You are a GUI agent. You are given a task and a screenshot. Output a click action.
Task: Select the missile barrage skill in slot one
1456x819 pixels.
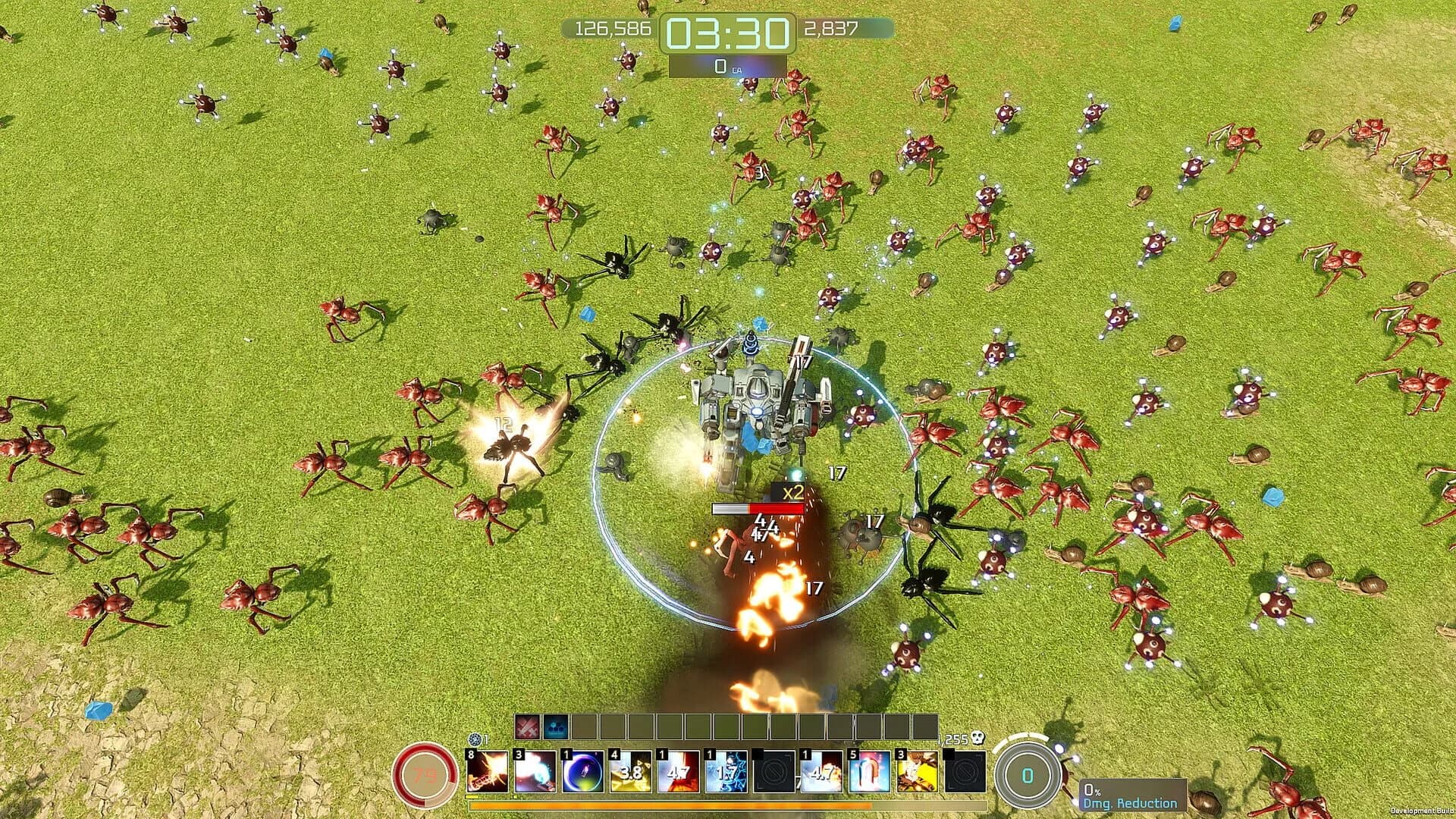point(488,772)
